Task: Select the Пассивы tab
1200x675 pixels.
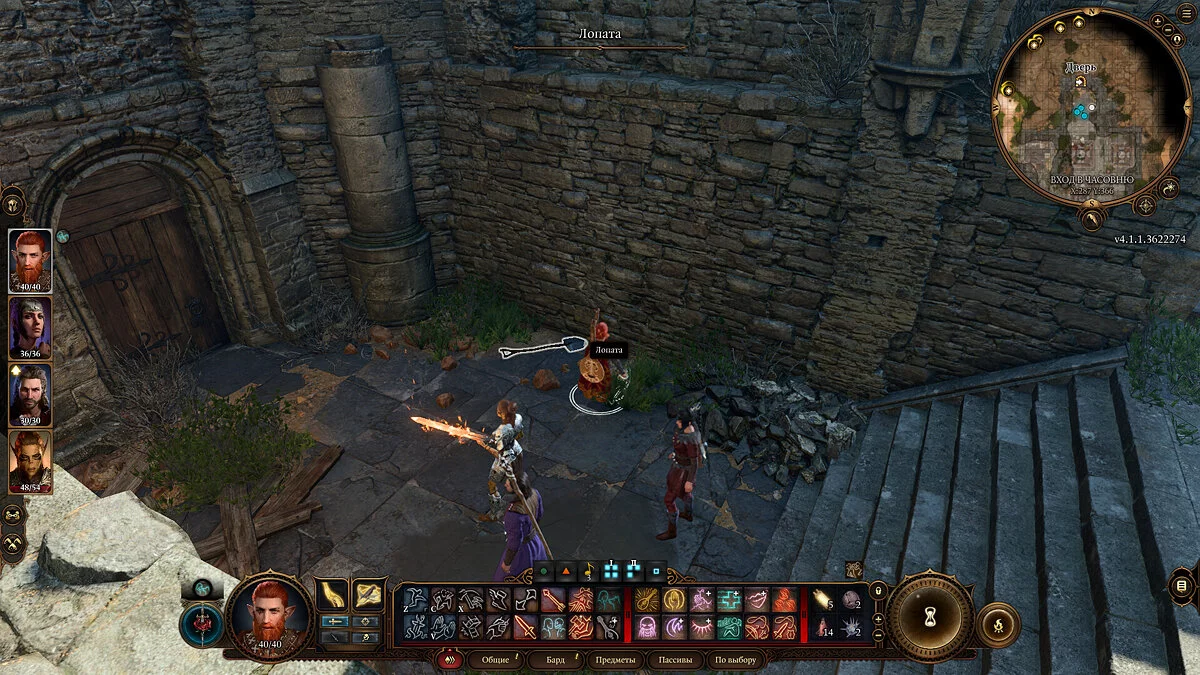Action: (x=674, y=660)
